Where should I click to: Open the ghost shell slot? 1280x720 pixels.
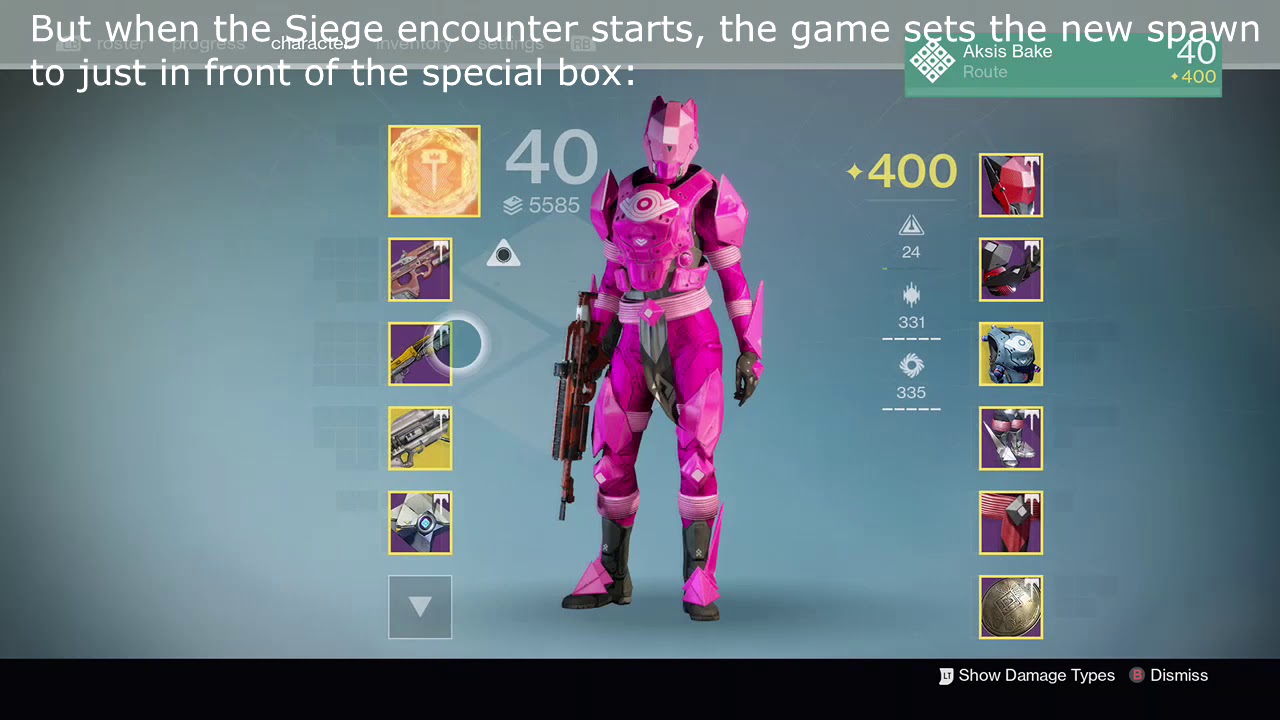pyautogui.click(x=420, y=522)
